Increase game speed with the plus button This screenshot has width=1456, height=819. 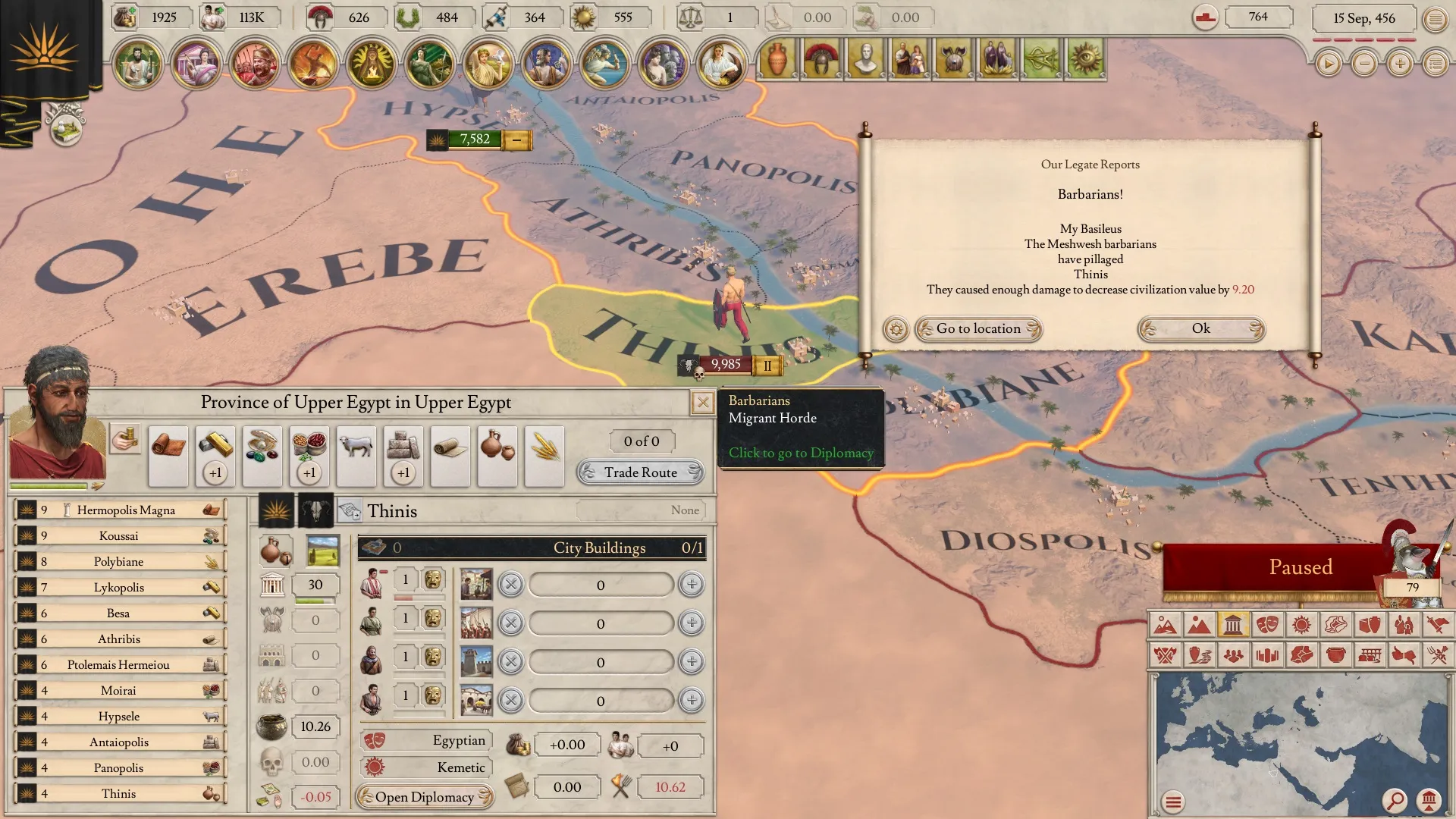(x=1400, y=64)
